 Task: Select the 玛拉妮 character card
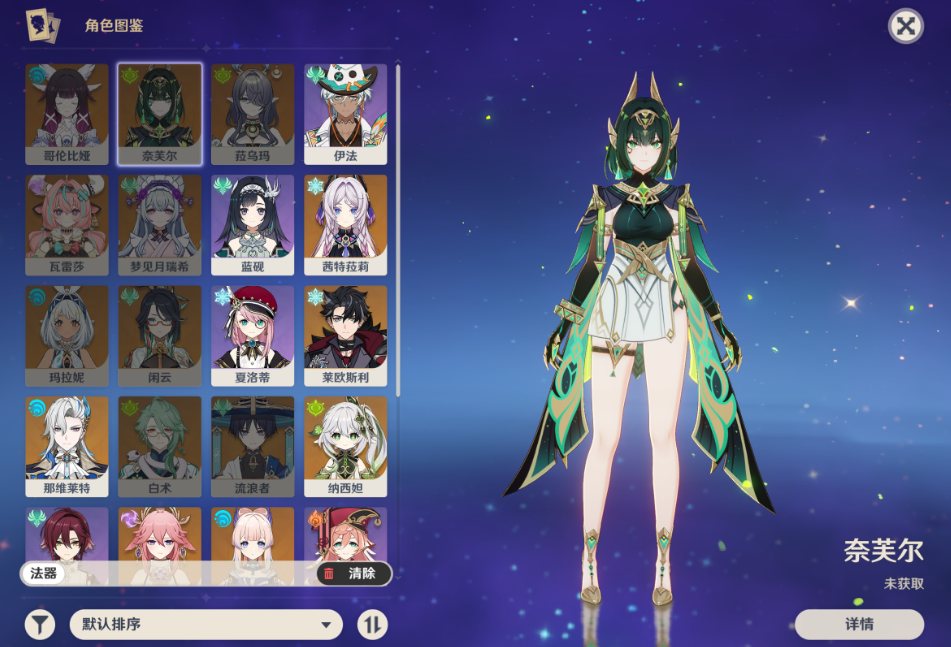coord(67,336)
